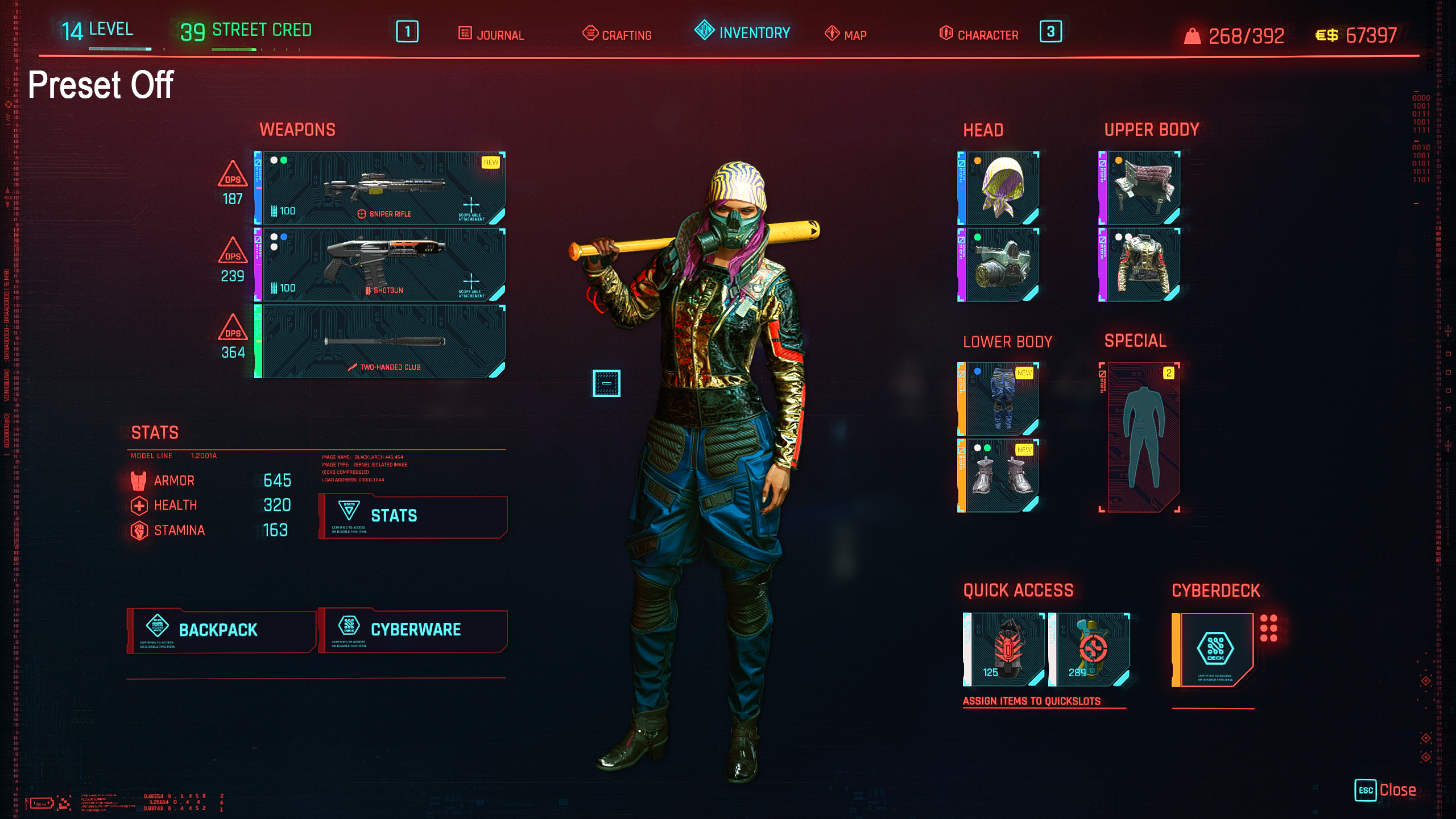Select the sniper rifle weapon slot
The height and width of the screenshot is (819, 1456).
pyautogui.click(x=382, y=188)
